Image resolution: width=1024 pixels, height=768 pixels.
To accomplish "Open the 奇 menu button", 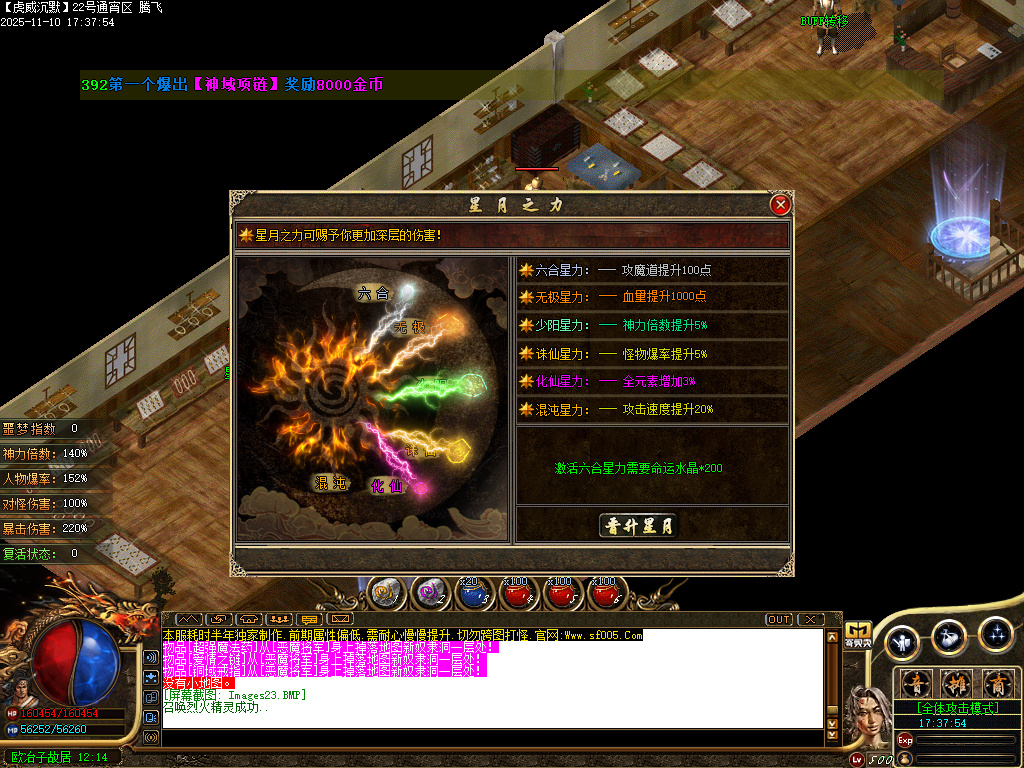I will coord(917,684).
